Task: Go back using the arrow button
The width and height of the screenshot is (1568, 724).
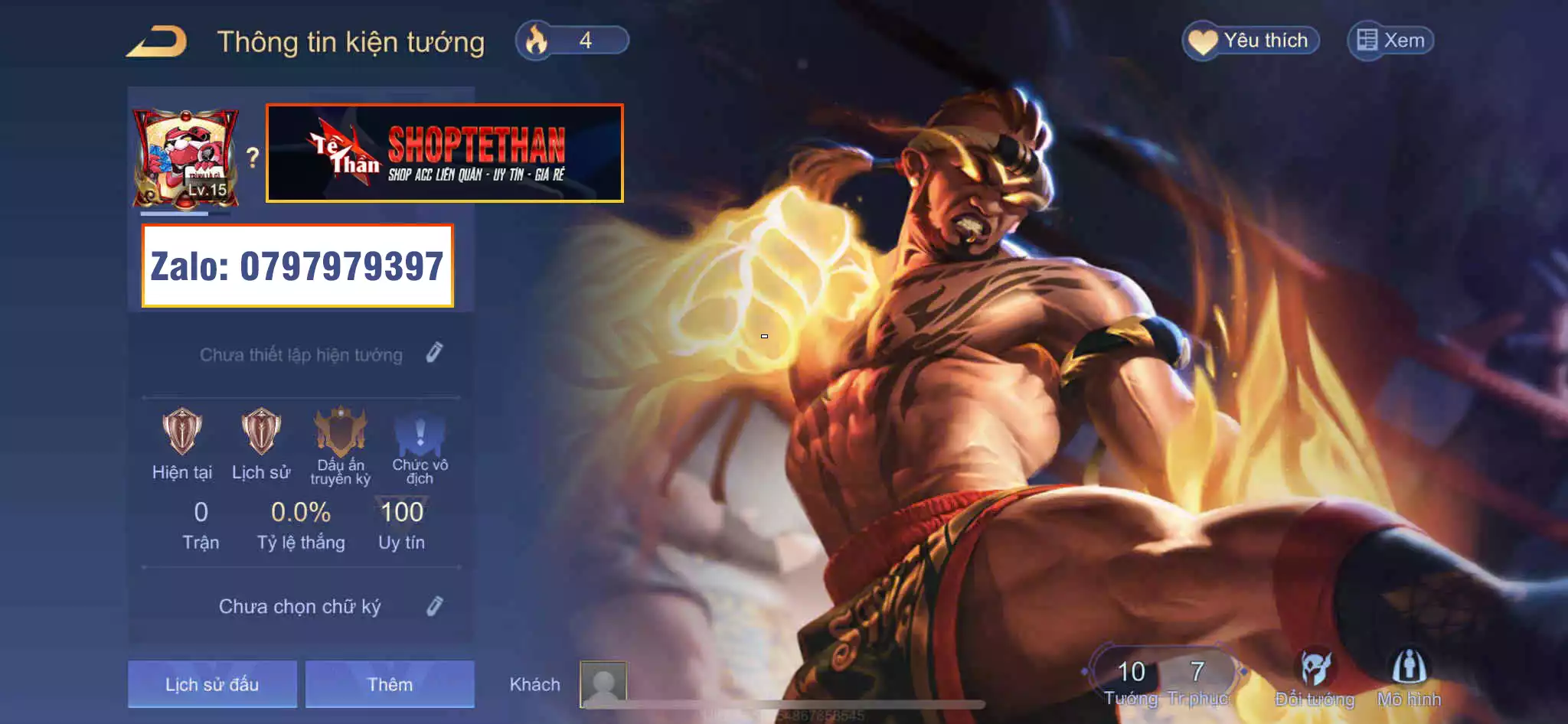Action: (x=157, y=41)
